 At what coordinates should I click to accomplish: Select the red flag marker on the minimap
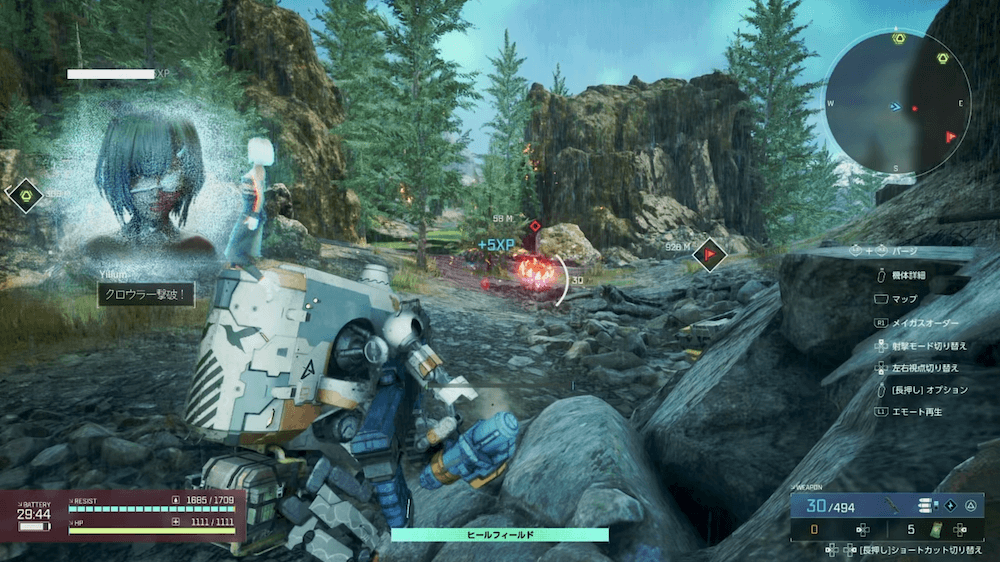tap(949, 137)
